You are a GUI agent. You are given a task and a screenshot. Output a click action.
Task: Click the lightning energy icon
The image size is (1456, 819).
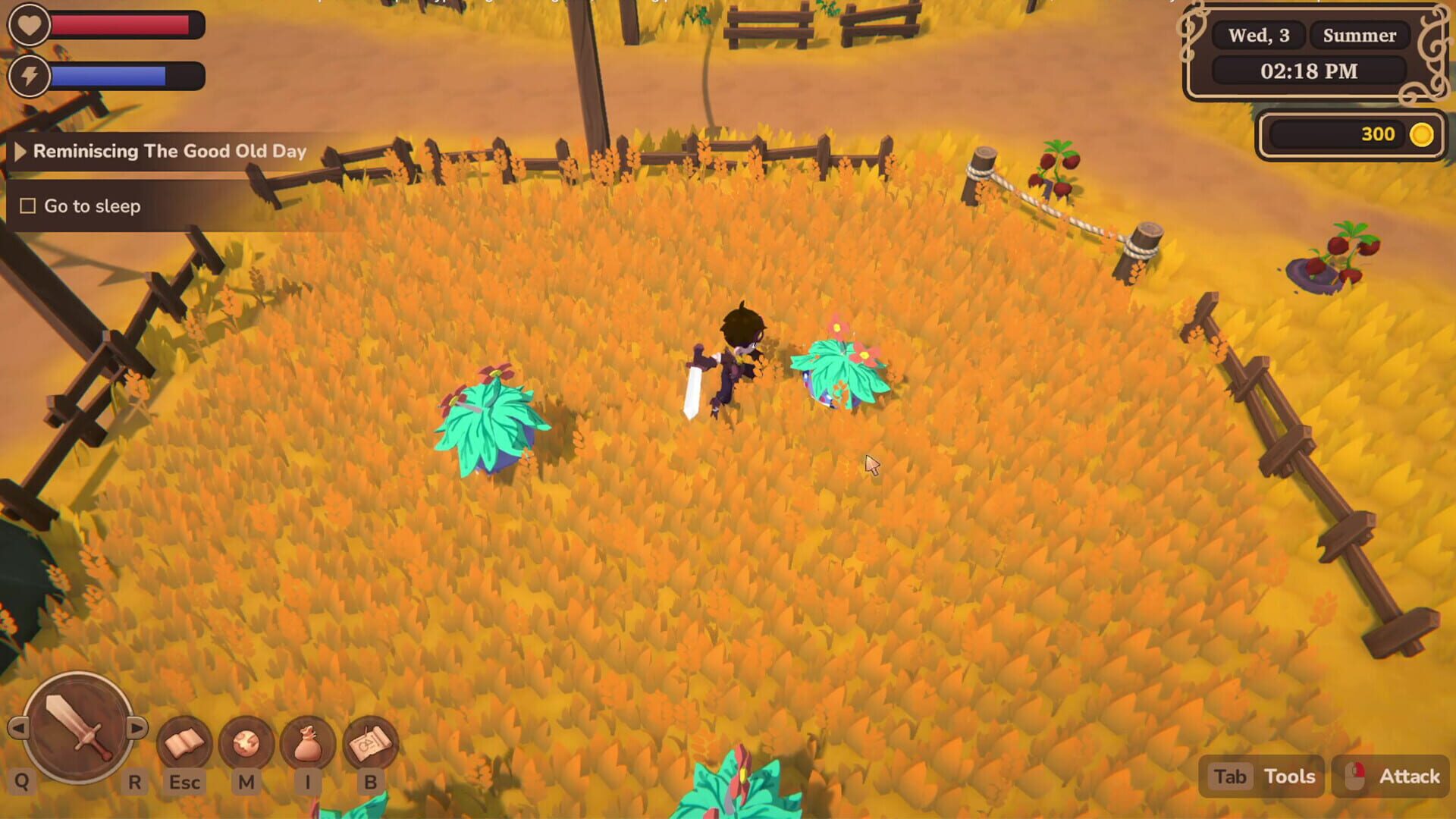[x=29, y=76]
